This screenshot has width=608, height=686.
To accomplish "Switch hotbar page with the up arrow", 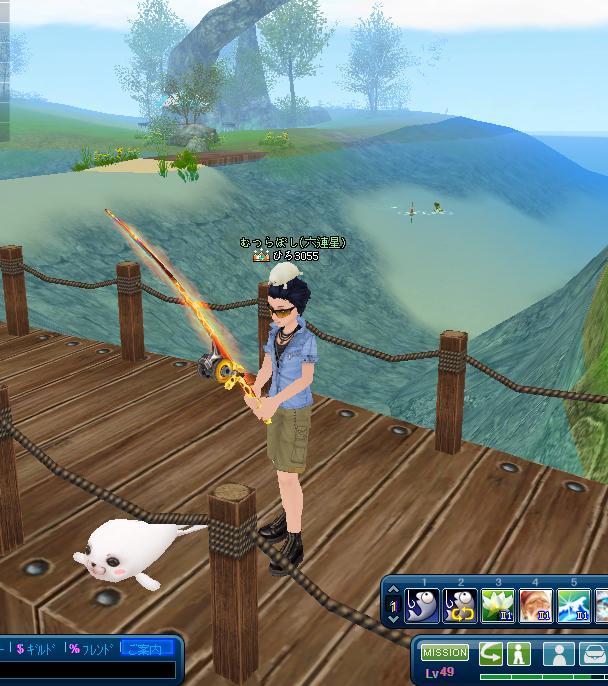I will 392,590.
